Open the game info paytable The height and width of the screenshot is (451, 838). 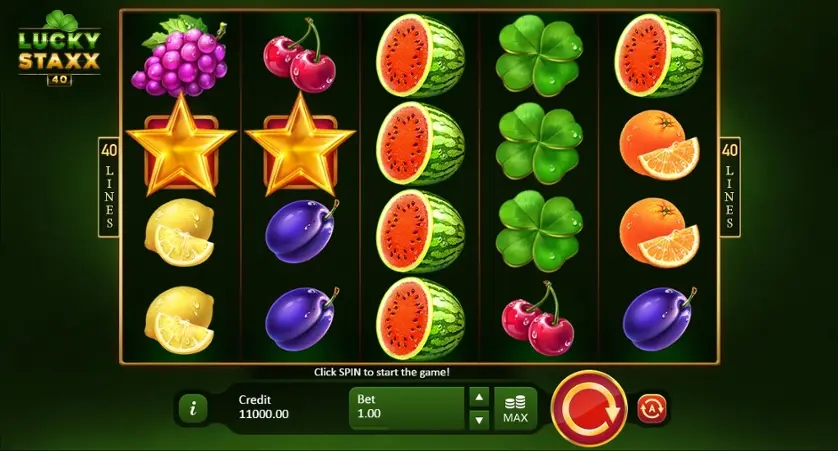(192, 408)
